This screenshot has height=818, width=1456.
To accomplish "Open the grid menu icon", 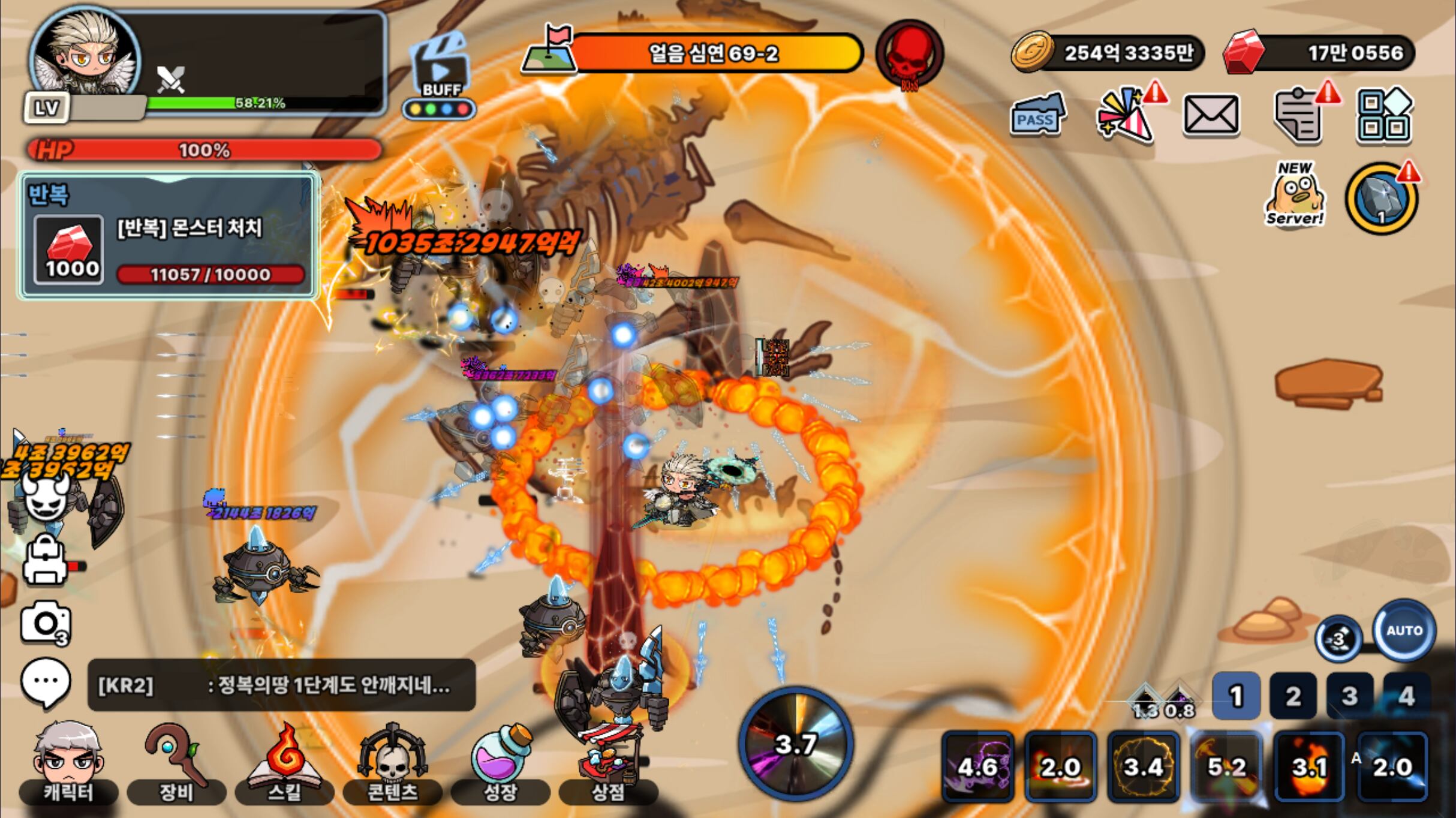I will [x=1384, y=115].
